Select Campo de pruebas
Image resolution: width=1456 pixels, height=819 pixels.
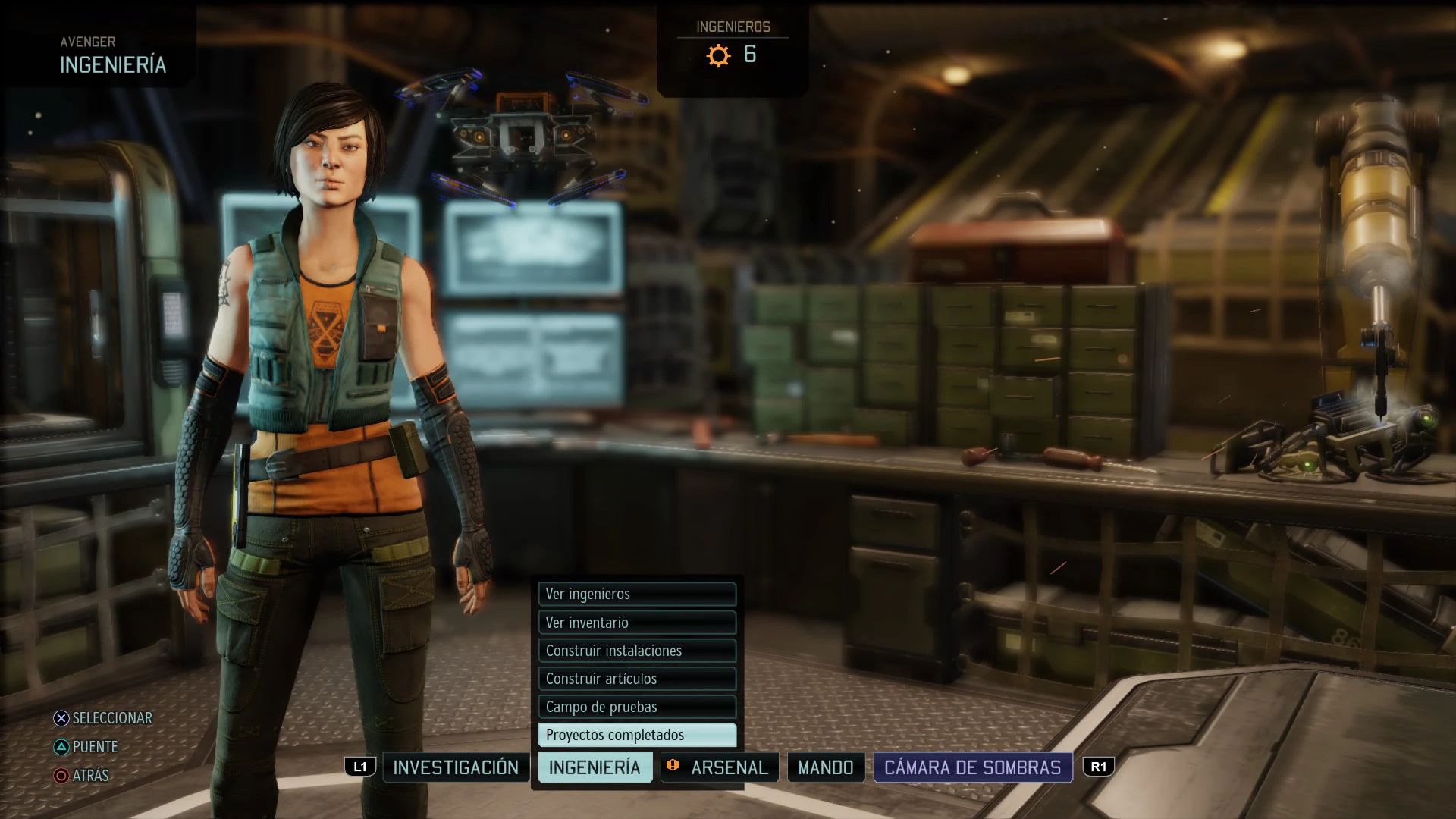(637, 707)
